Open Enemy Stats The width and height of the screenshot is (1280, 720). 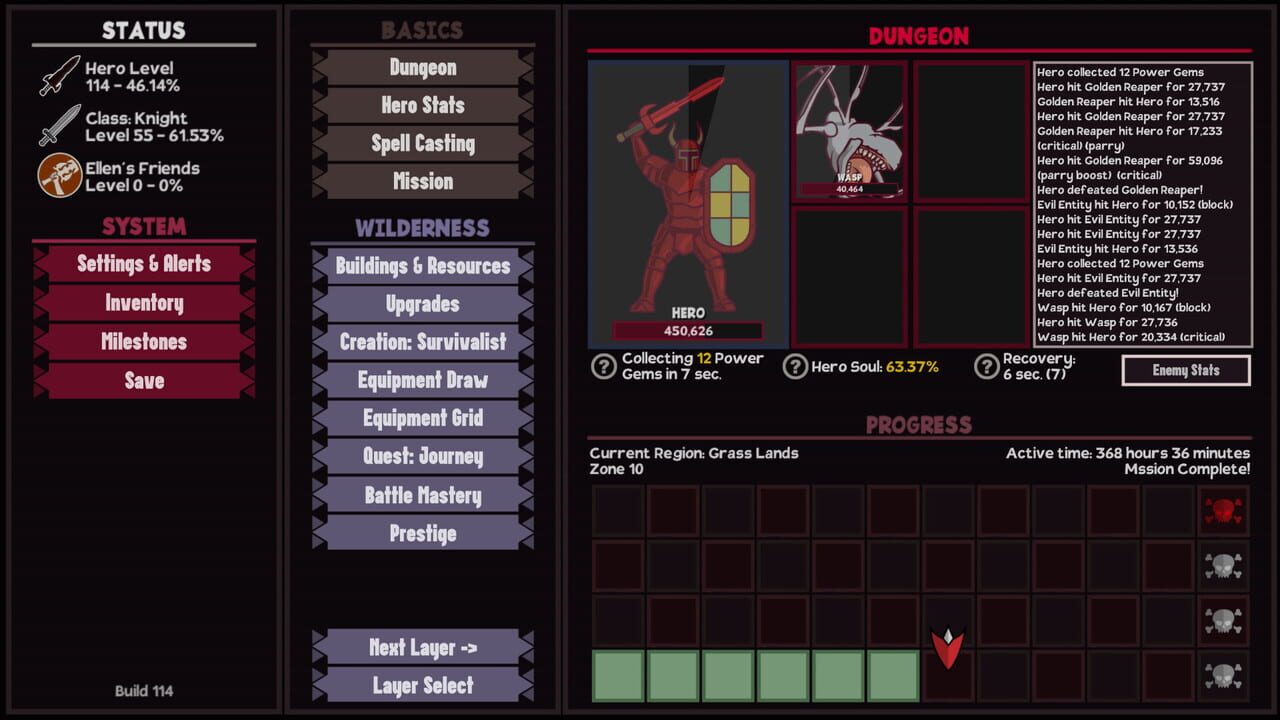point(1186,370)
